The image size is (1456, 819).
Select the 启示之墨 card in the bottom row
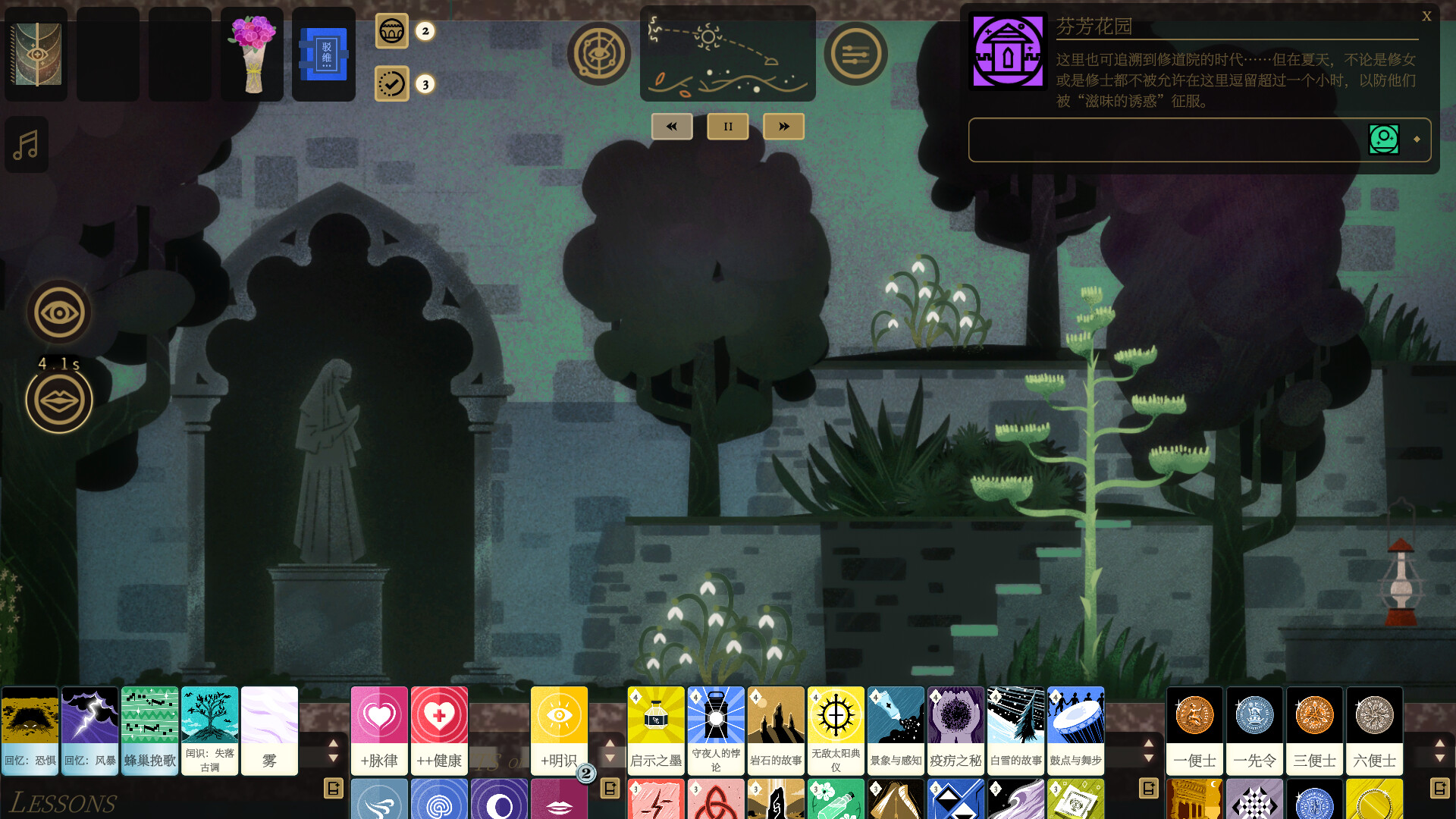pos(655,730)
